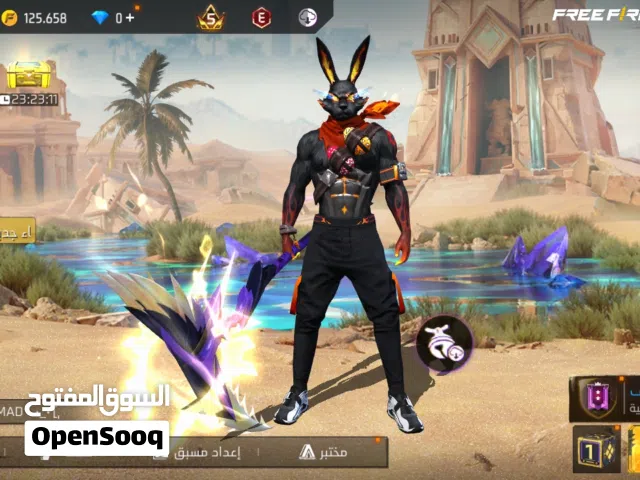Viewport: 640px width, 480px height.
Task: Click the OpenSooq watermark logo
Action: 97,438
